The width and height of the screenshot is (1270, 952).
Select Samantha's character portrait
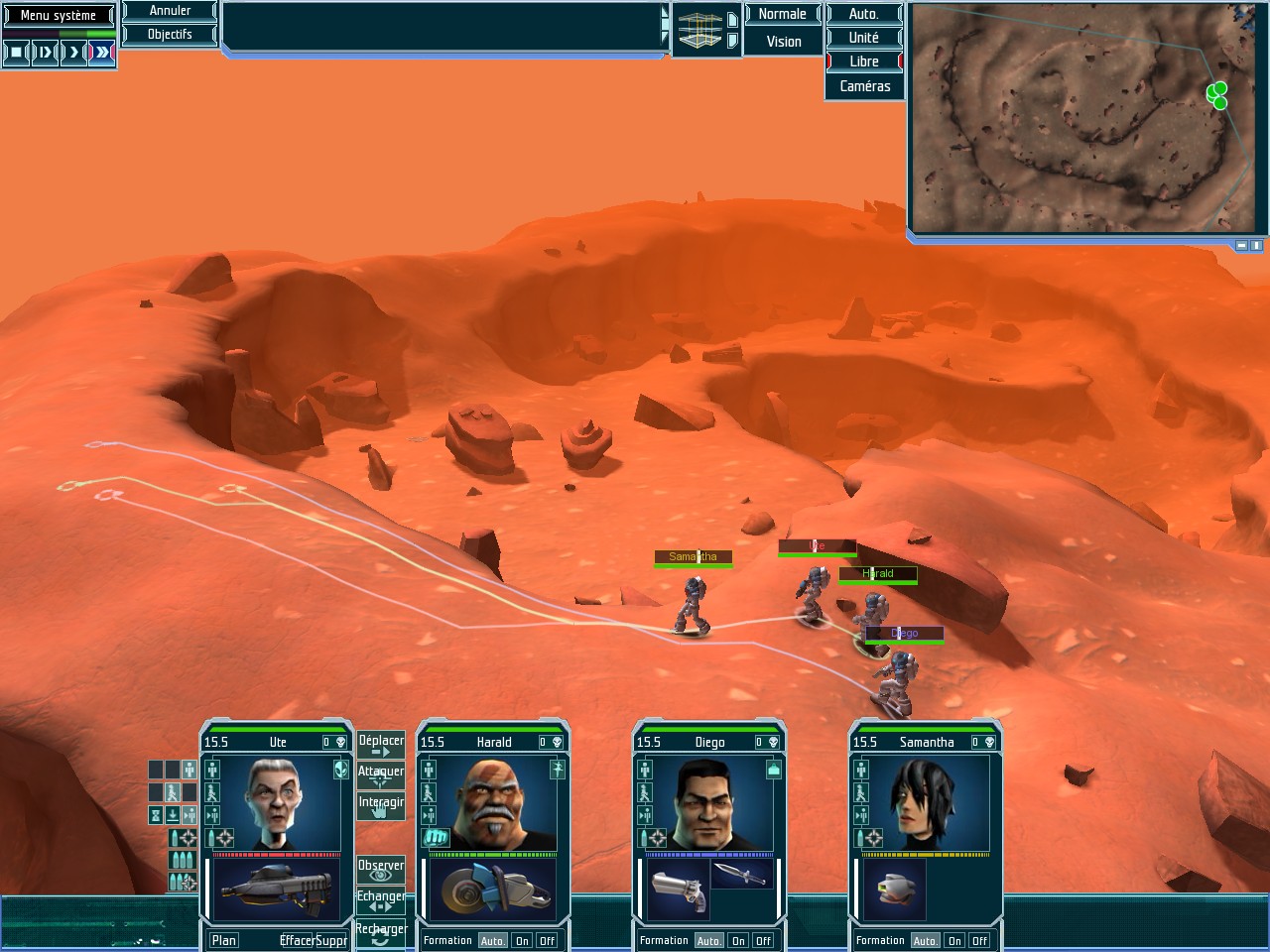(x=926, y=804)
